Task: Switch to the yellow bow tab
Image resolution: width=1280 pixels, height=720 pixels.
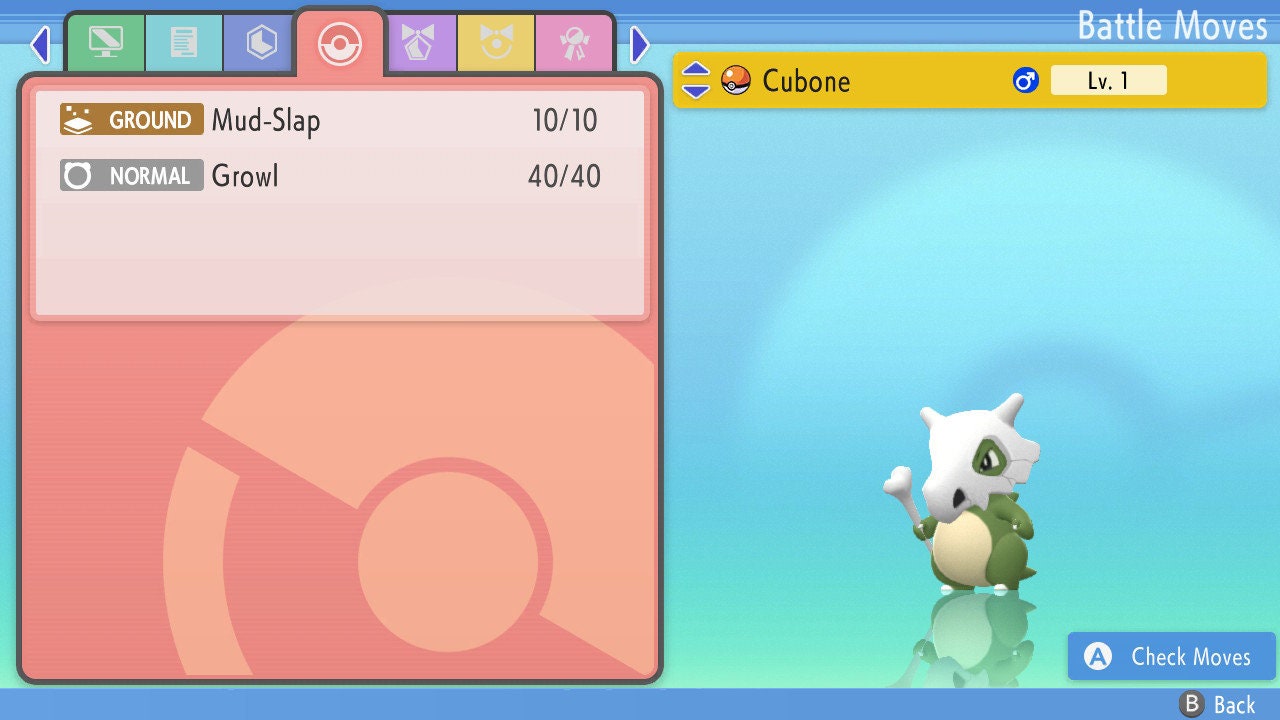Action: pos(496,43)
